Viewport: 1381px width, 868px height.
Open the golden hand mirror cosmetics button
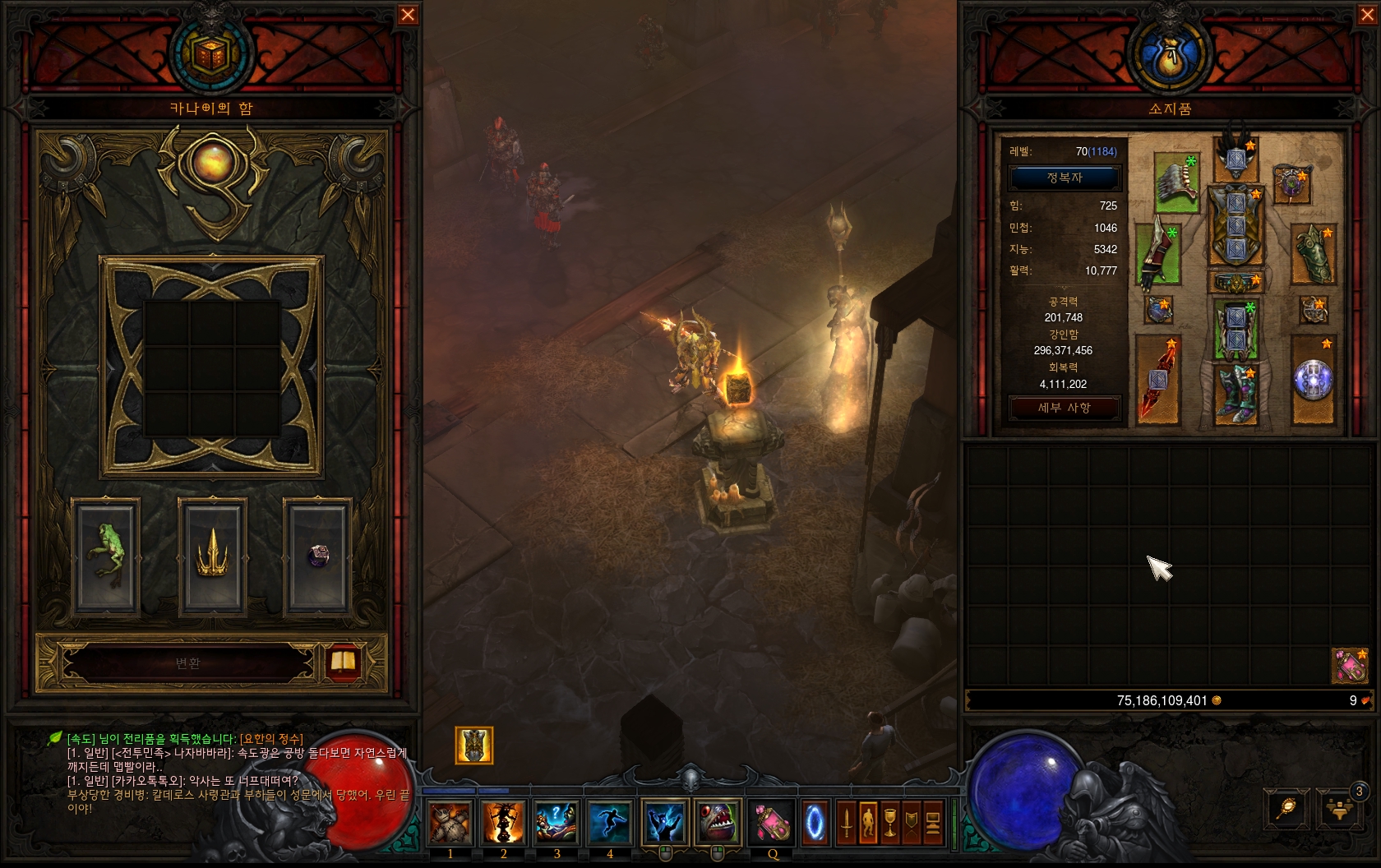1286,808
